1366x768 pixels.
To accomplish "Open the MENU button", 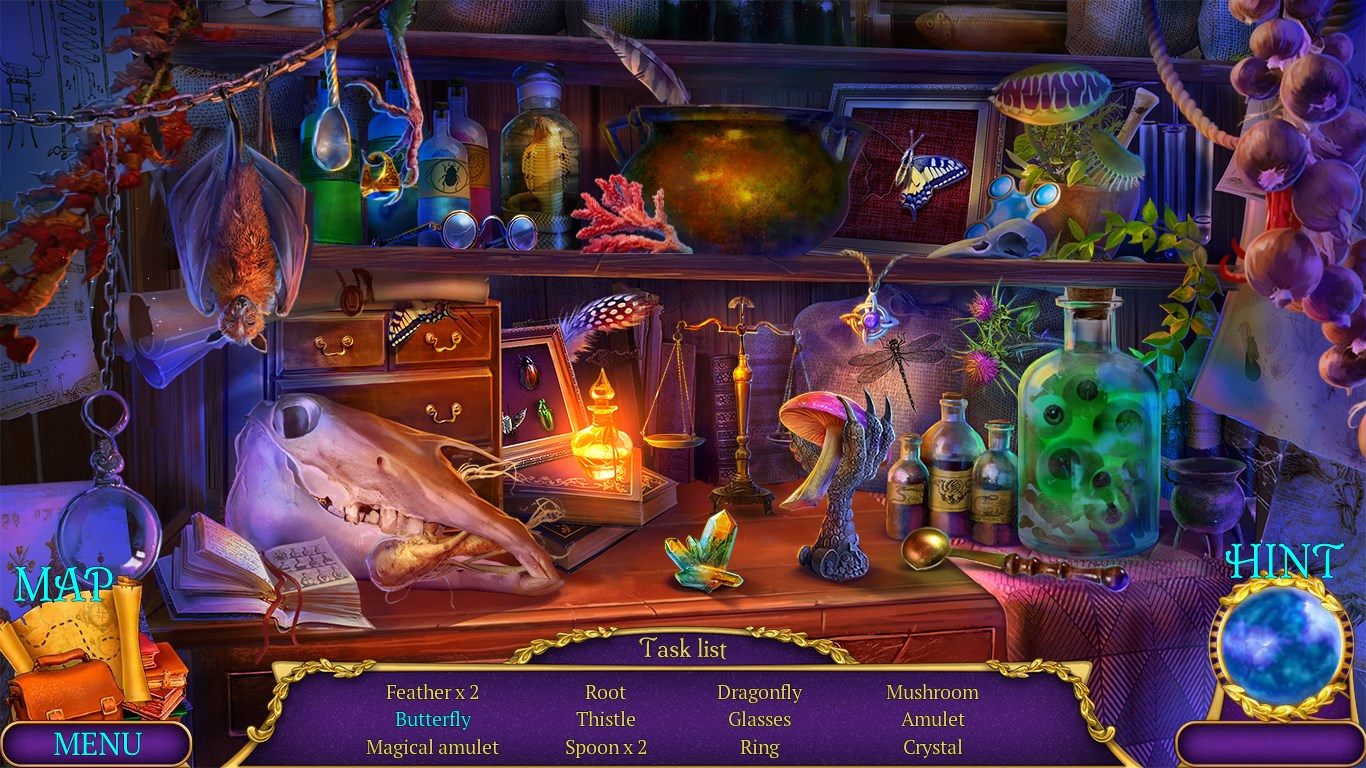I will click(x=97, y=744).
